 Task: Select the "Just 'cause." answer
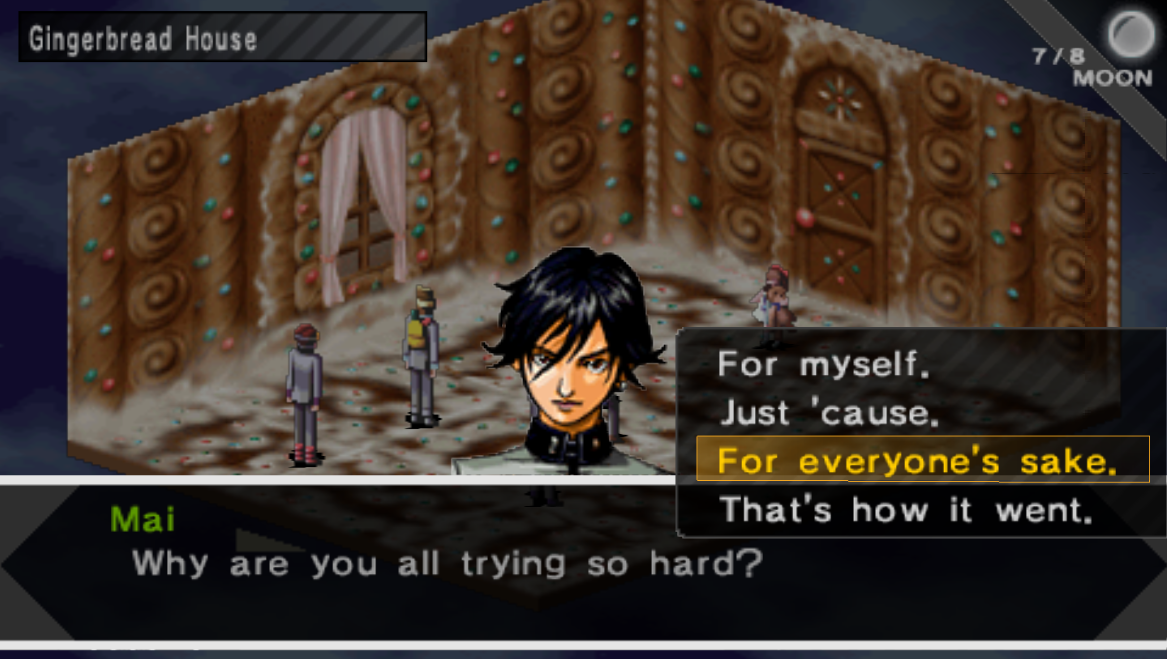(829, 413)
